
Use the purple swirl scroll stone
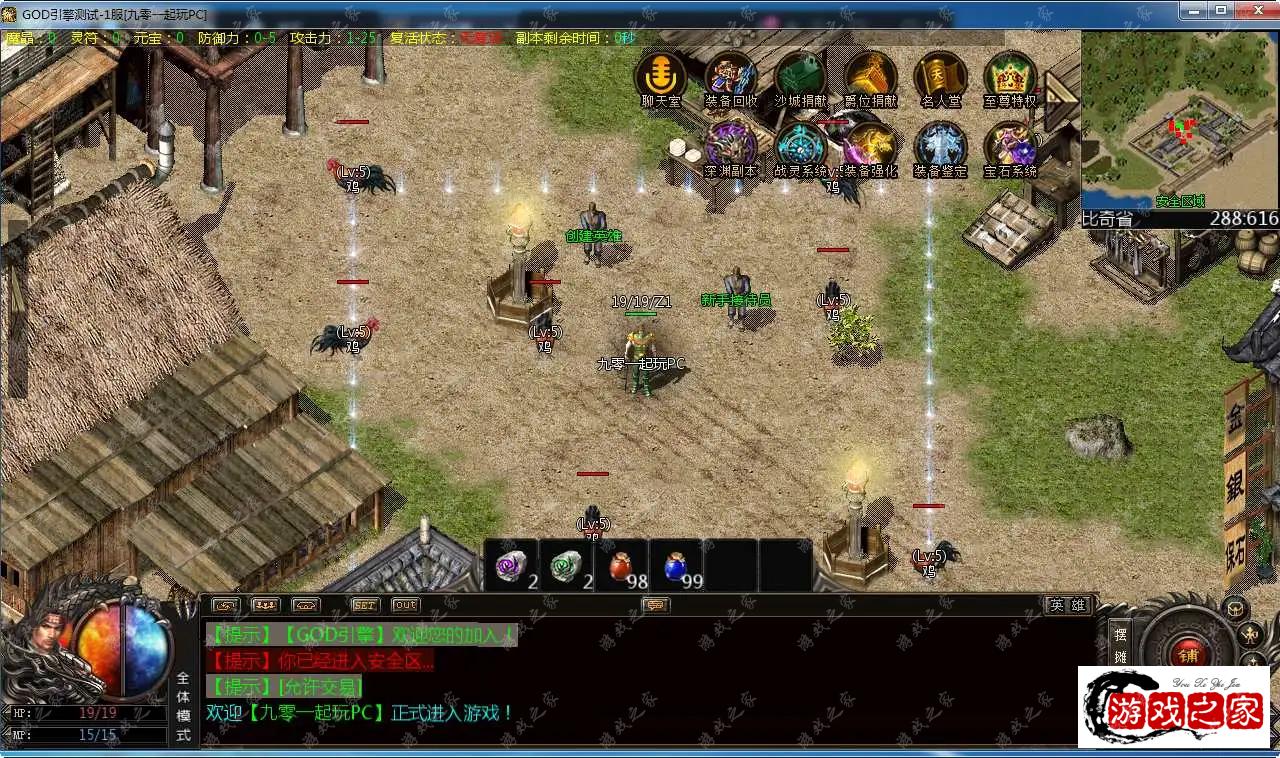click(x=512, y=566)
